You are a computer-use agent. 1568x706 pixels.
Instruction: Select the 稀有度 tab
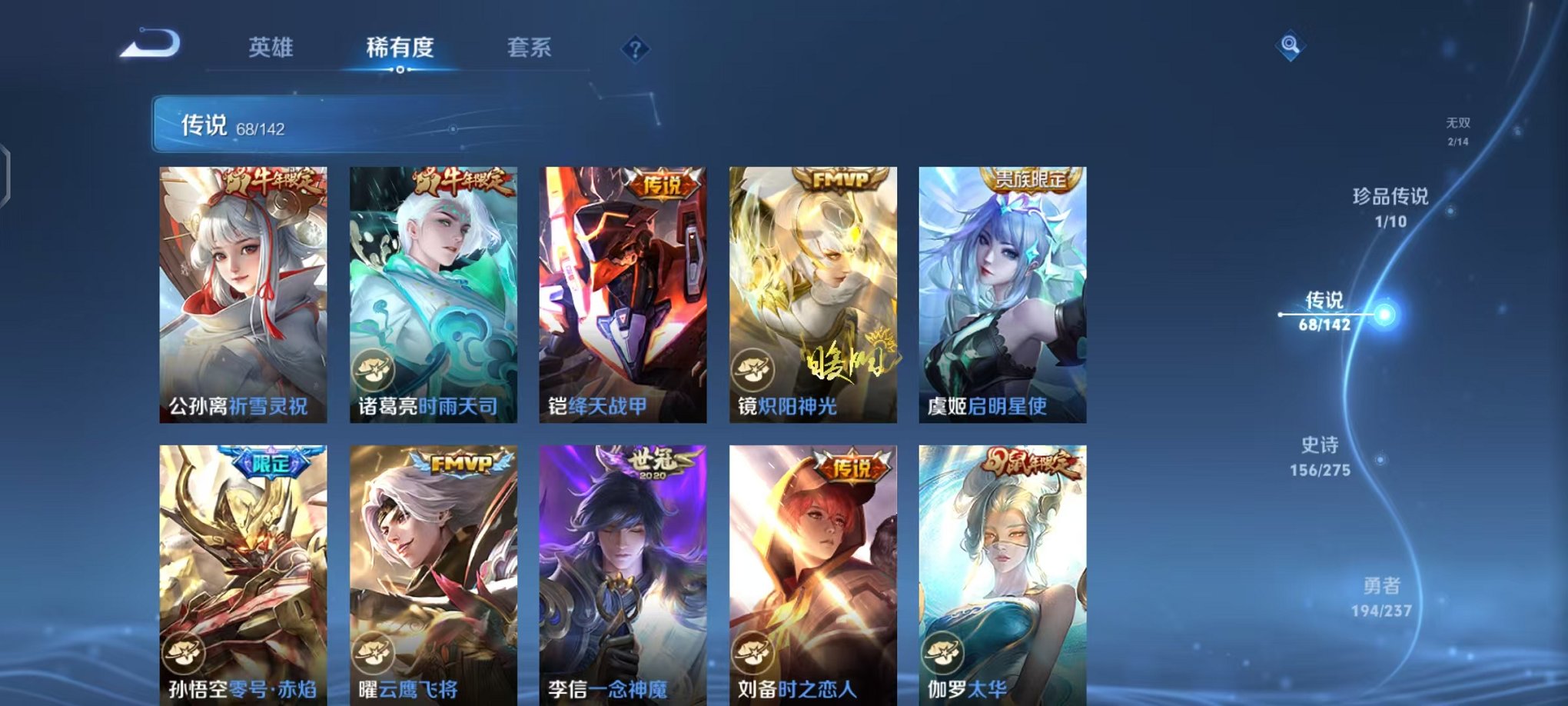(x=400, y=48)
